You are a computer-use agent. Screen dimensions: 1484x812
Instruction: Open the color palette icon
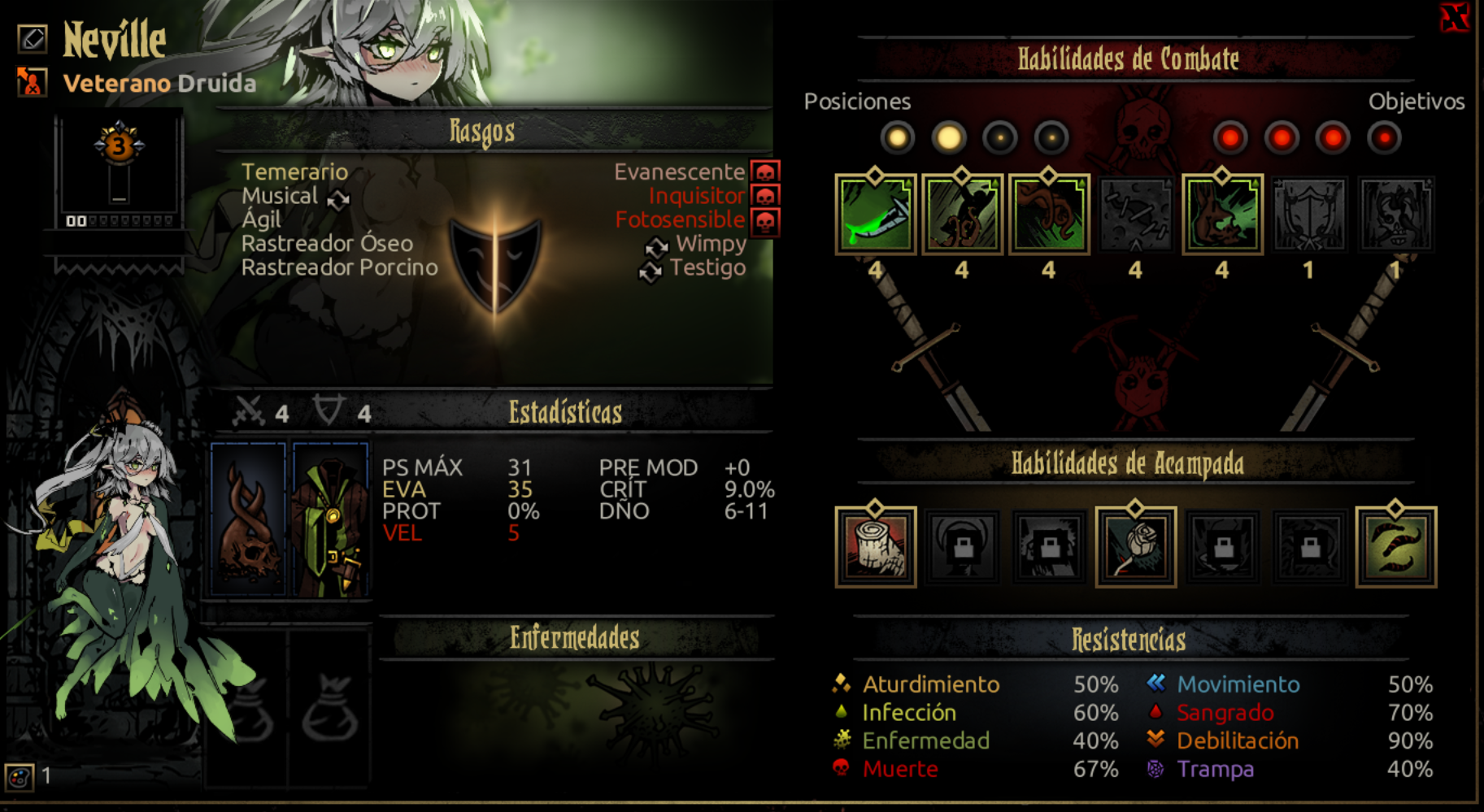tap(20, 777)
